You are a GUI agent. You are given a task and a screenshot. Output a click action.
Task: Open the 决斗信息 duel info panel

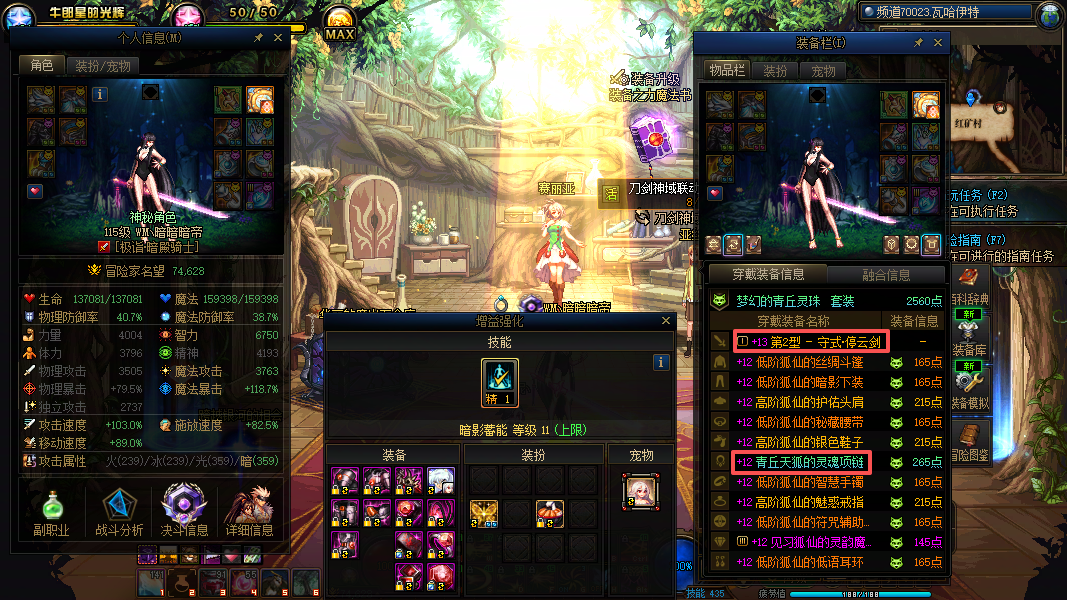(185, 512)
